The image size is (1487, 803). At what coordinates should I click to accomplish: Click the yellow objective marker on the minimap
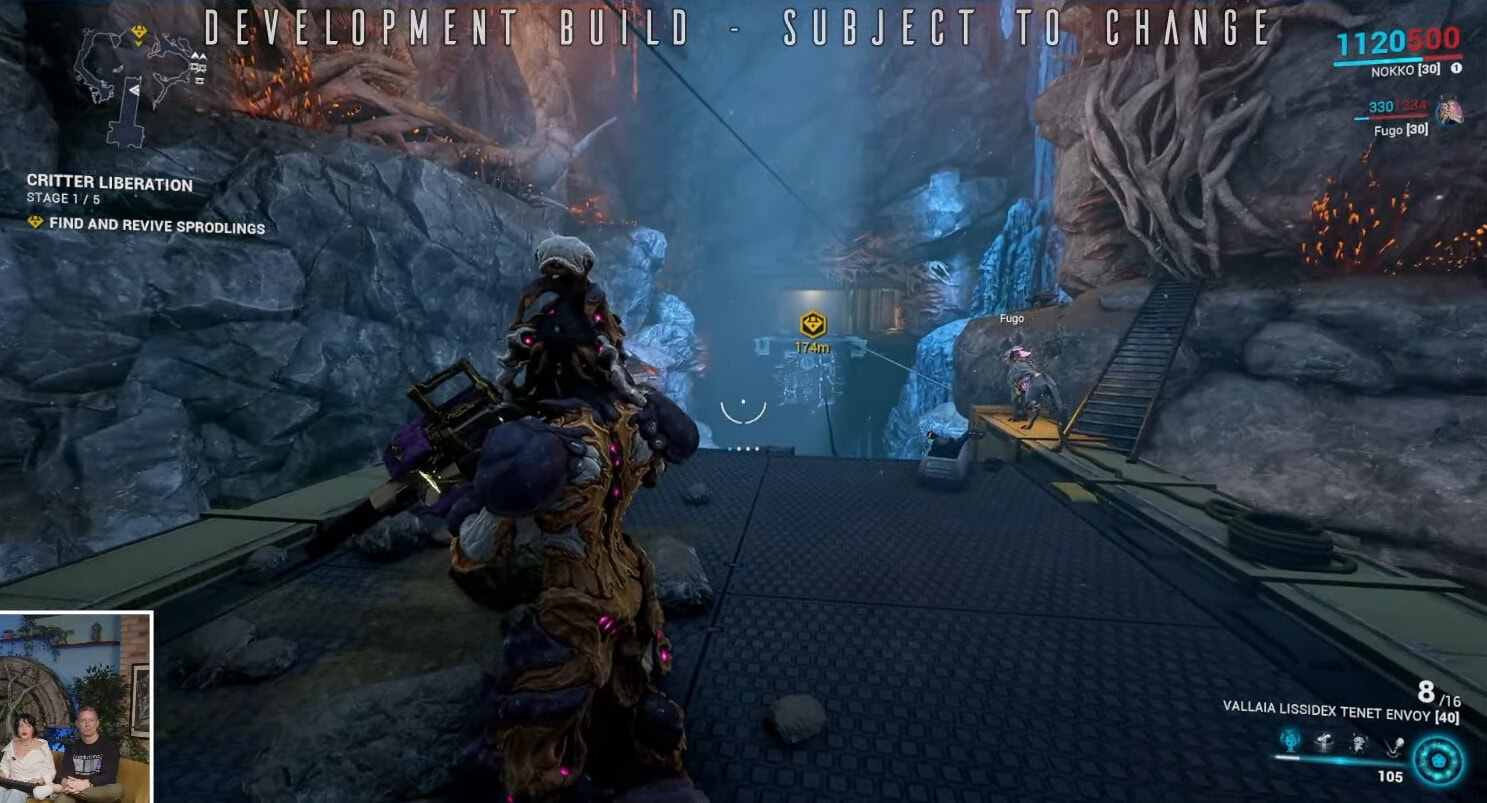coord(138,35)
